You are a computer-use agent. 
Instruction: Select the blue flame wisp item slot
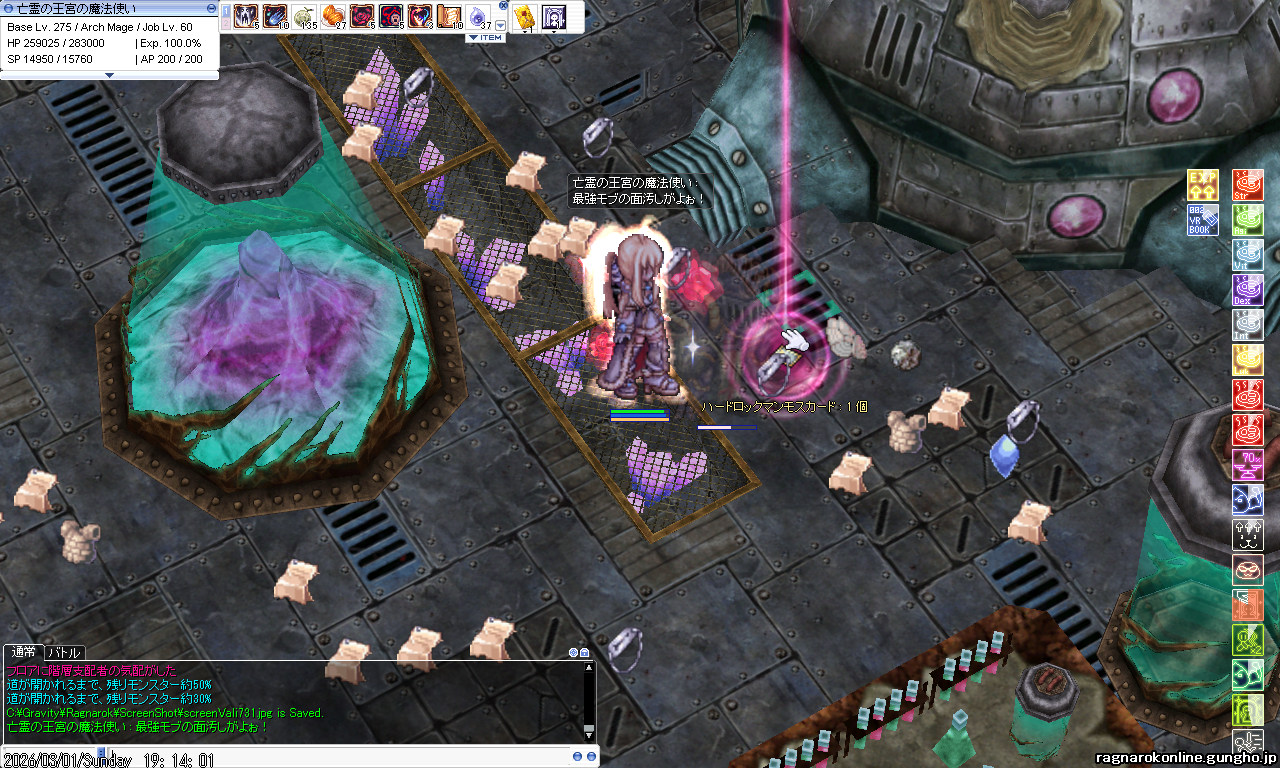tap(478, 15)
